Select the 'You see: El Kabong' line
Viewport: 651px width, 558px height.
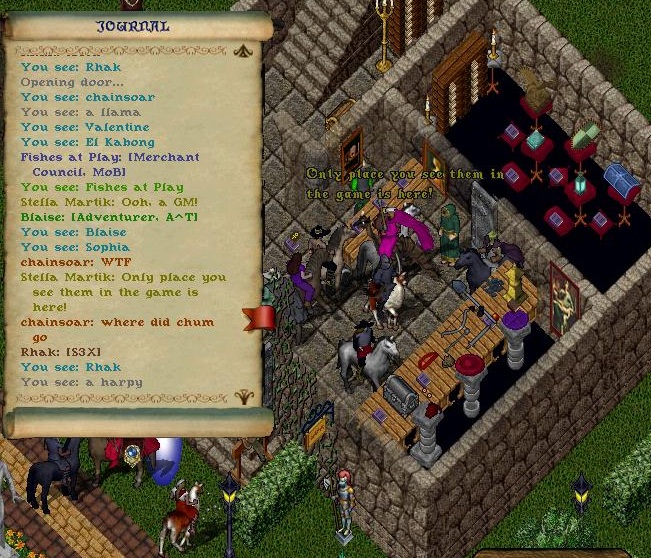[x=86, y=141]
